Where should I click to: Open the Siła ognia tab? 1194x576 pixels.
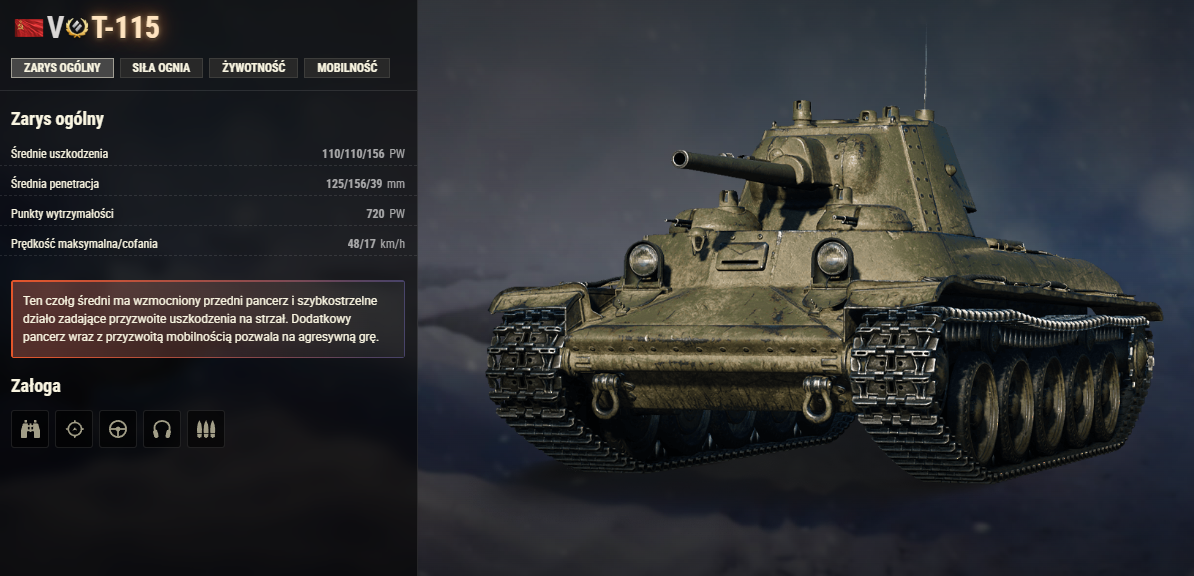161,68
